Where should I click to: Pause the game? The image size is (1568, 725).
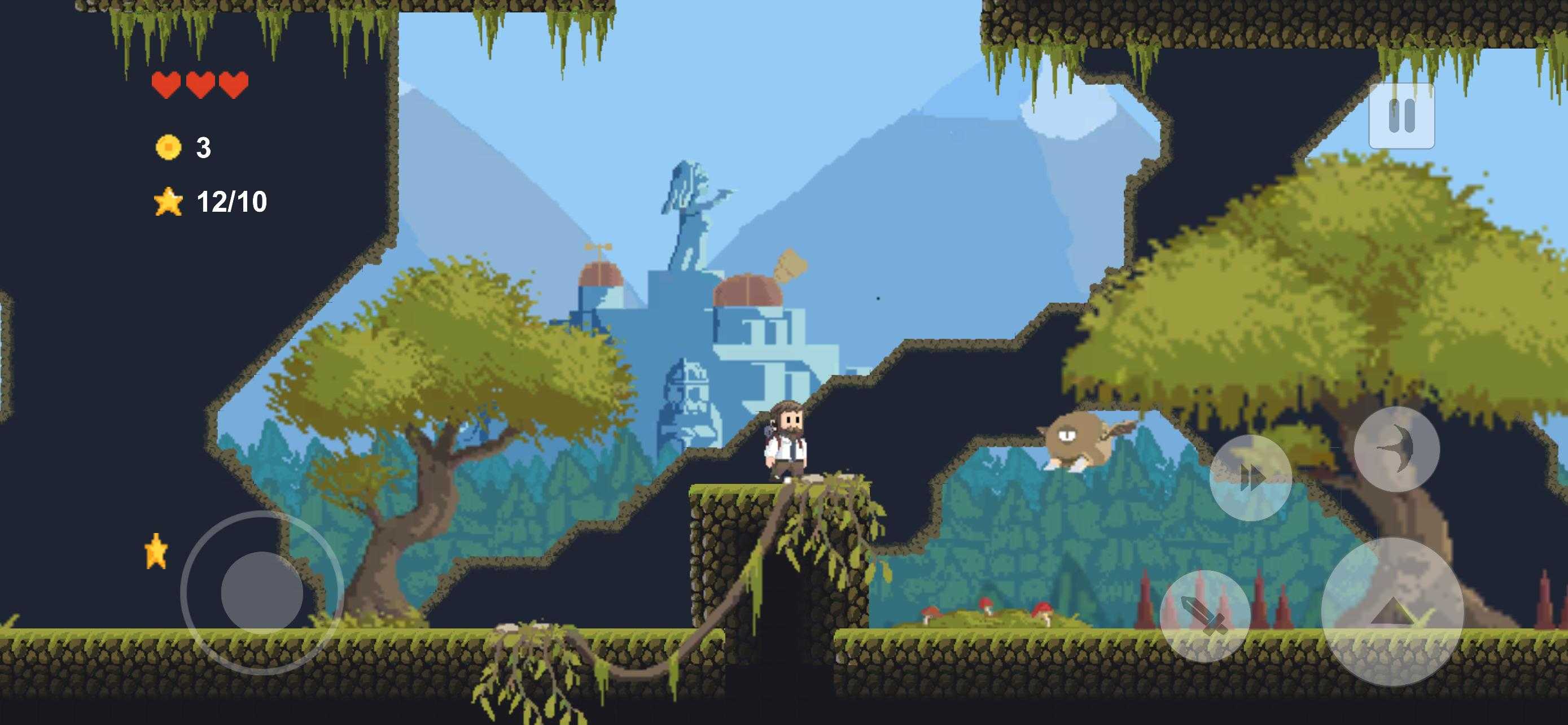click(1401, 116)
